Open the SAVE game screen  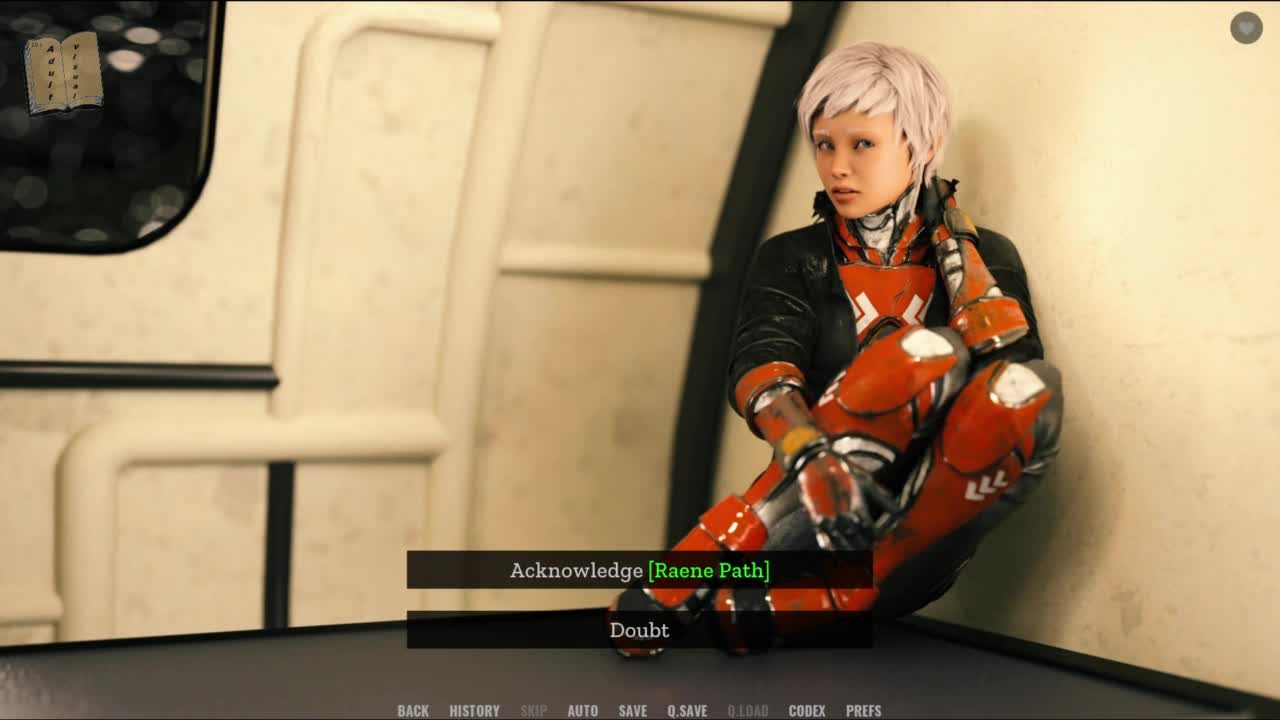[x=632, y=711]
